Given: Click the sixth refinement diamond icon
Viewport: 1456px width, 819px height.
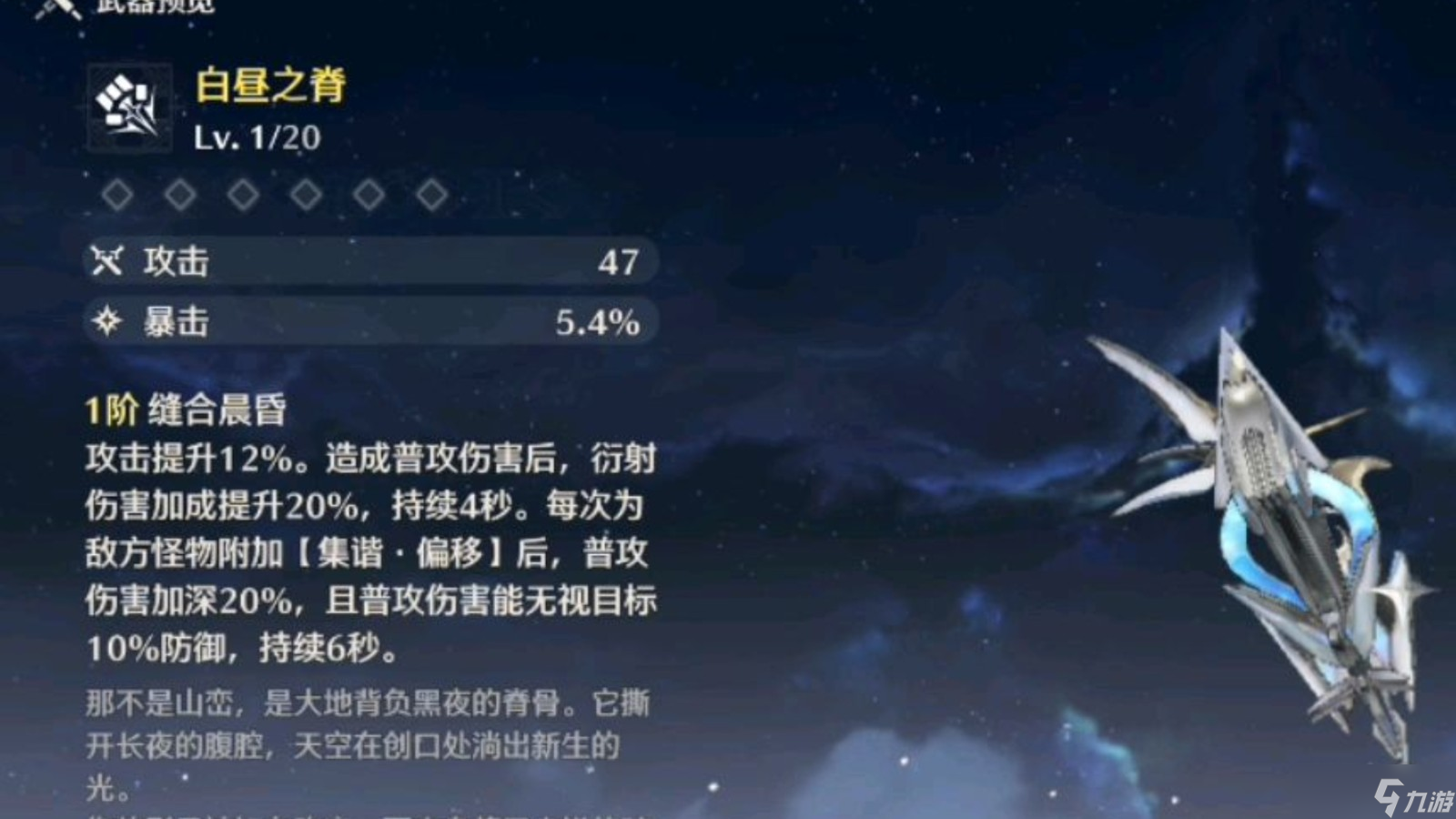Looking at the screenshot, I should coord(429,194).
